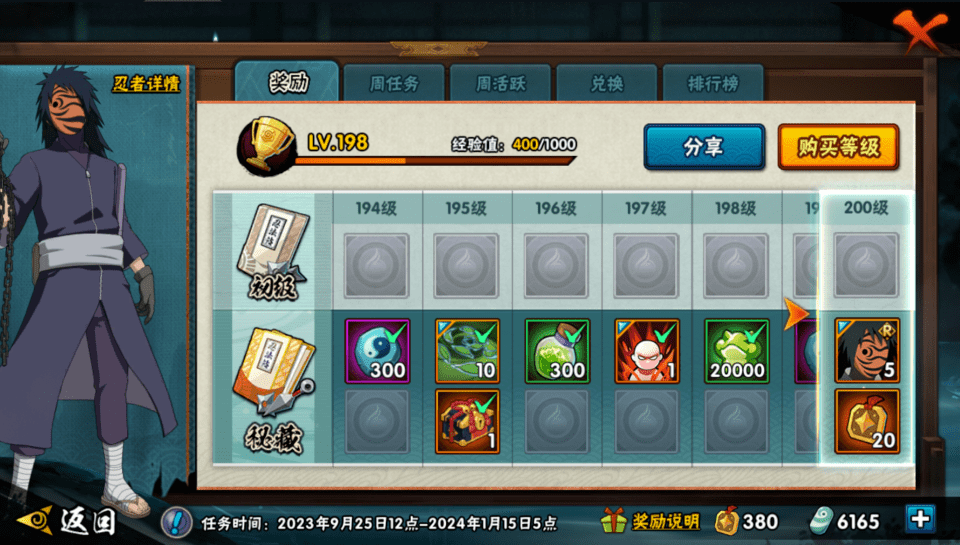Return with the 返回 back button
Viewport: 960px width, 545px height.
click(70, 521)
